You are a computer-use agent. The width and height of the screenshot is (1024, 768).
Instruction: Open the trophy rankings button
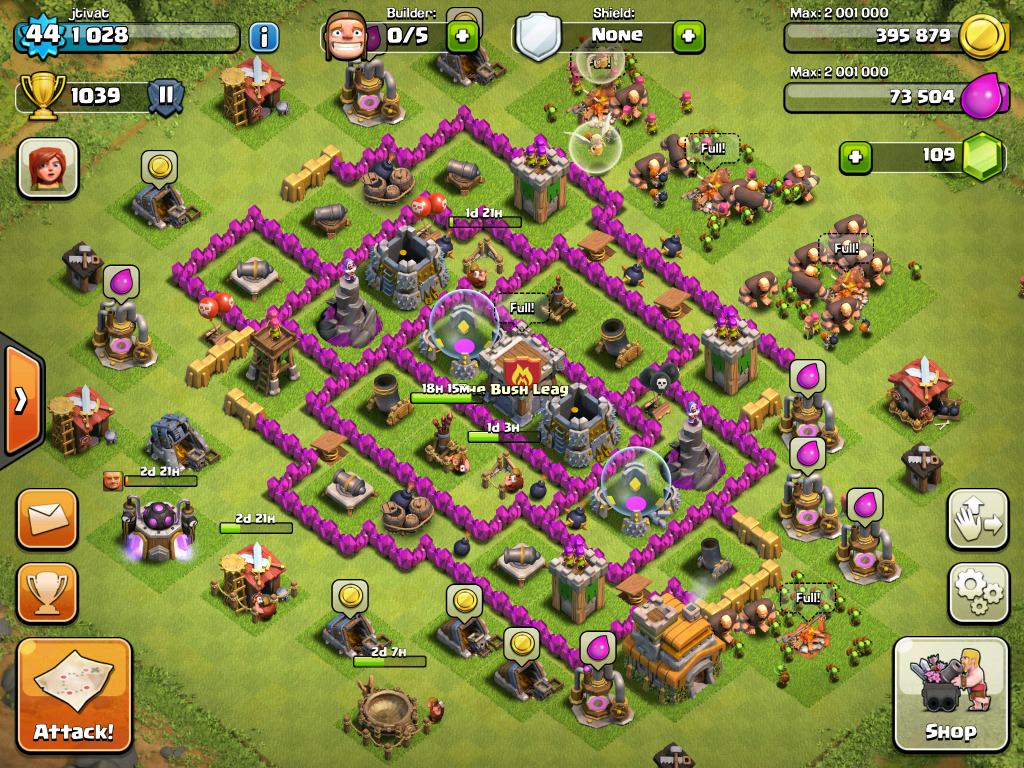(x=47, y=592)
